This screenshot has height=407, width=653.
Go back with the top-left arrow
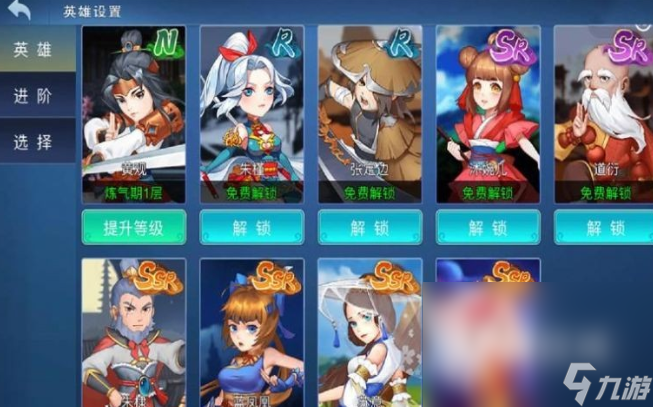click(x=19, y=11)
